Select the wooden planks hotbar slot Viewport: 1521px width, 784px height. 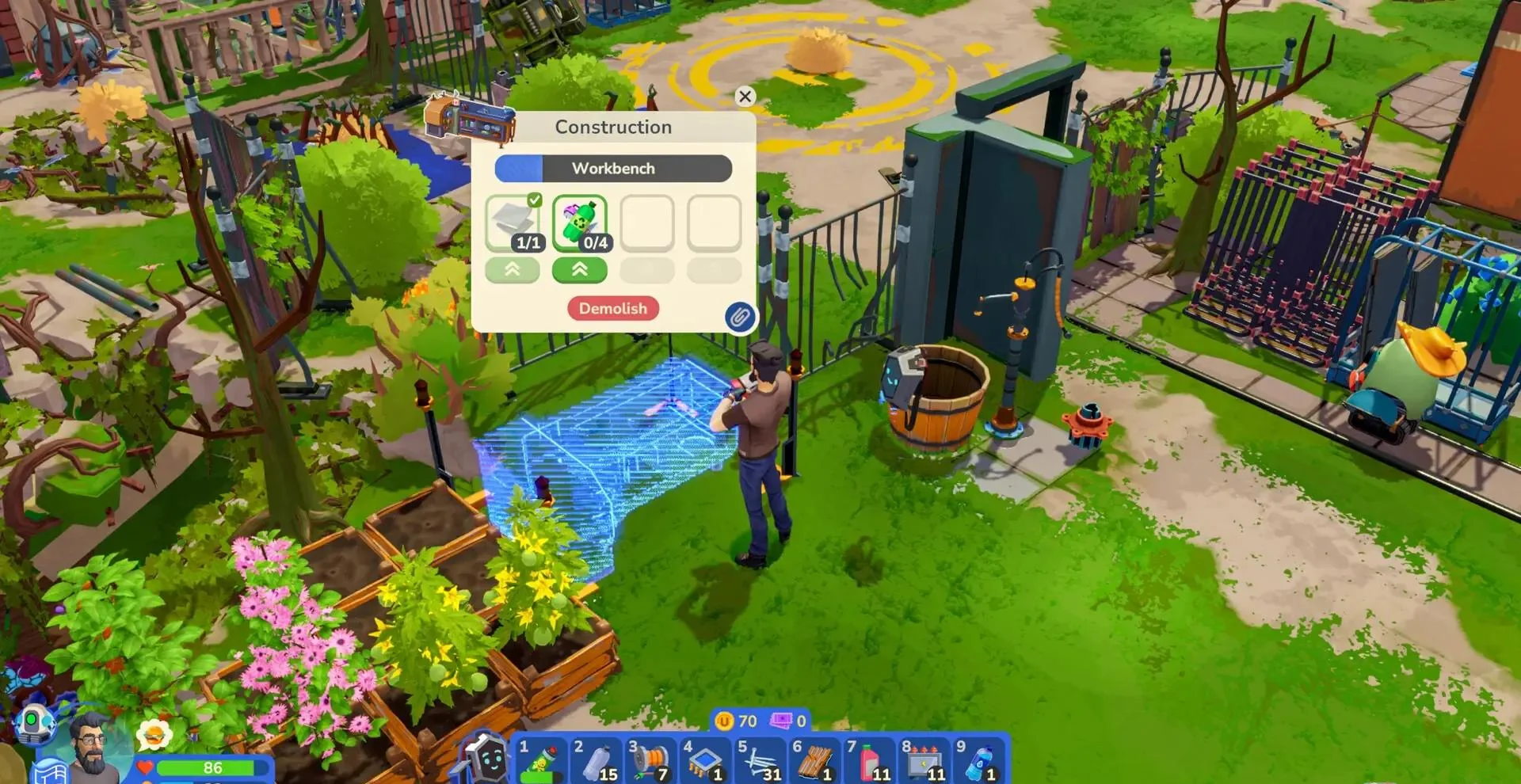(x=814, y=760)
